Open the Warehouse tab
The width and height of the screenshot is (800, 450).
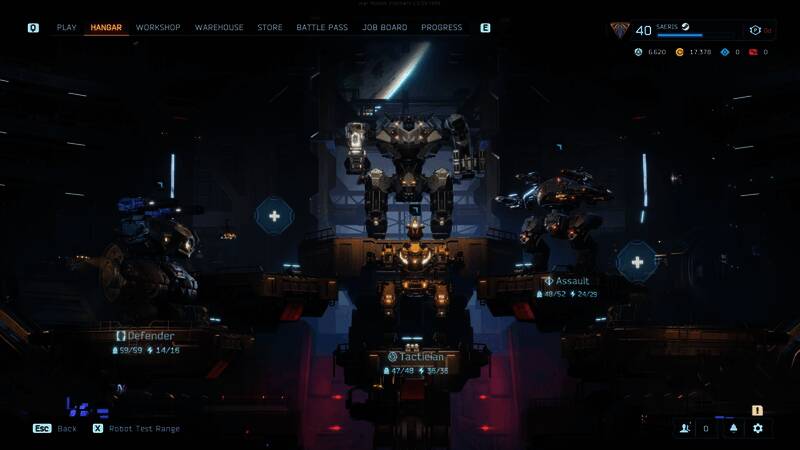click(219, 28)
